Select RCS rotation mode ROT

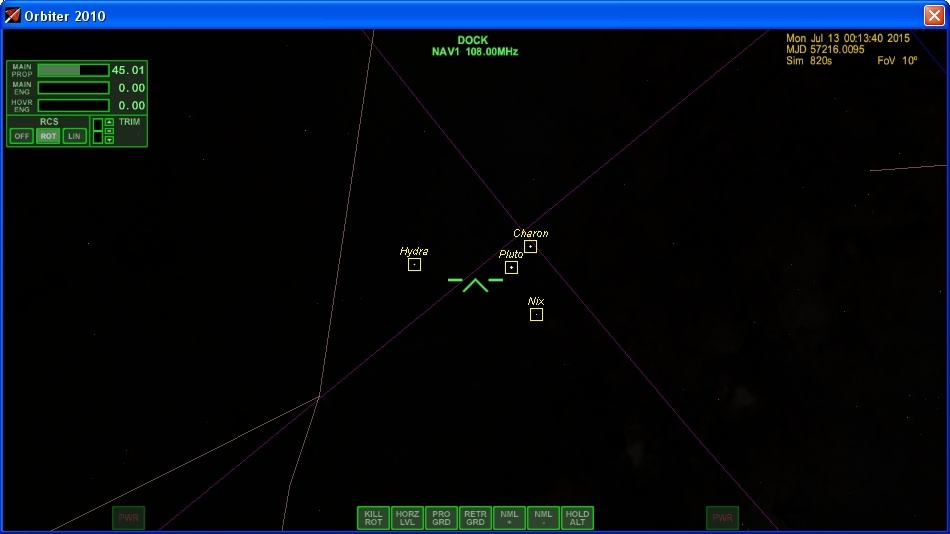(x=48, y=136)
